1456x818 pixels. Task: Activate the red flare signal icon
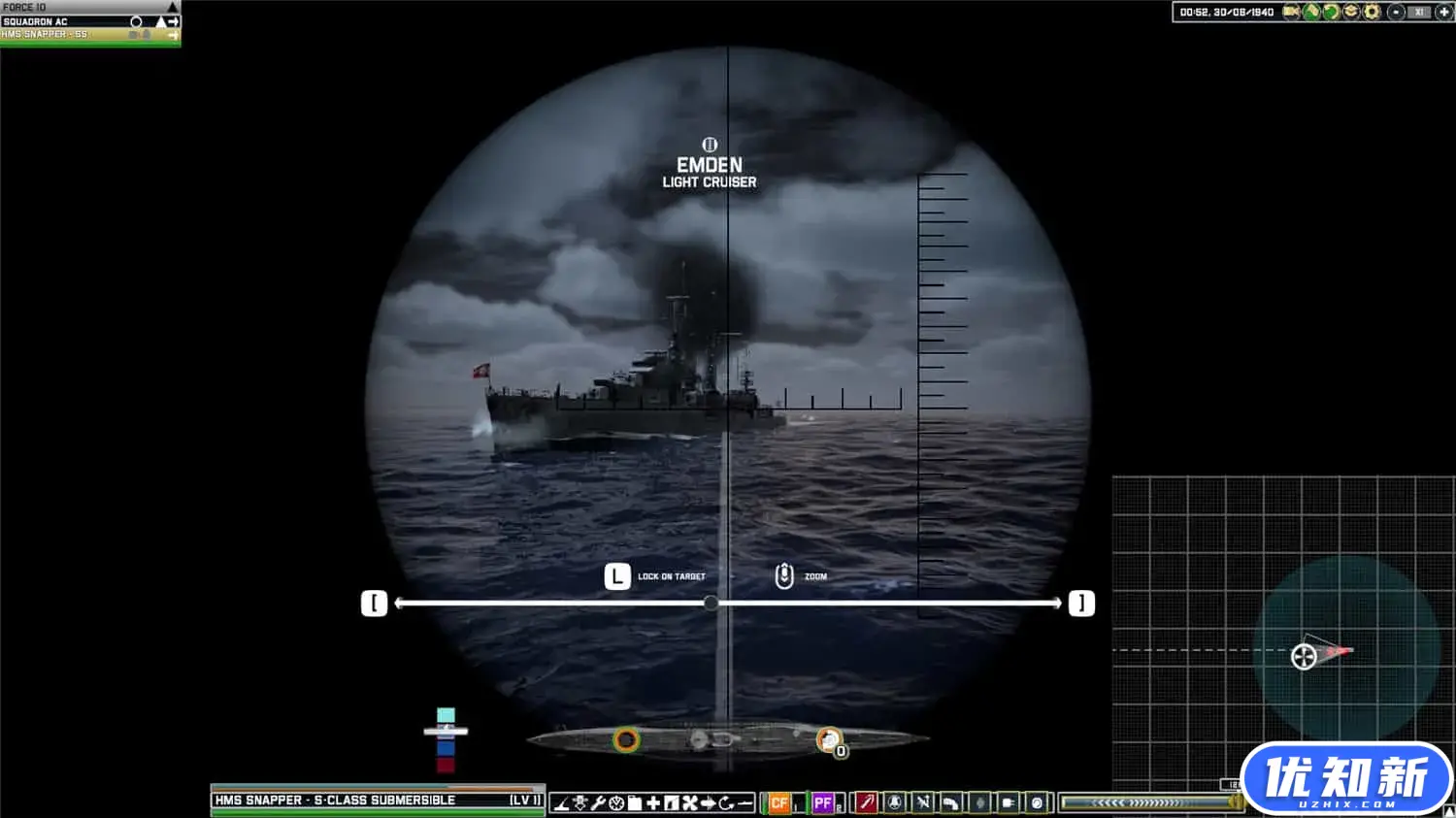[x=867, y=802]
